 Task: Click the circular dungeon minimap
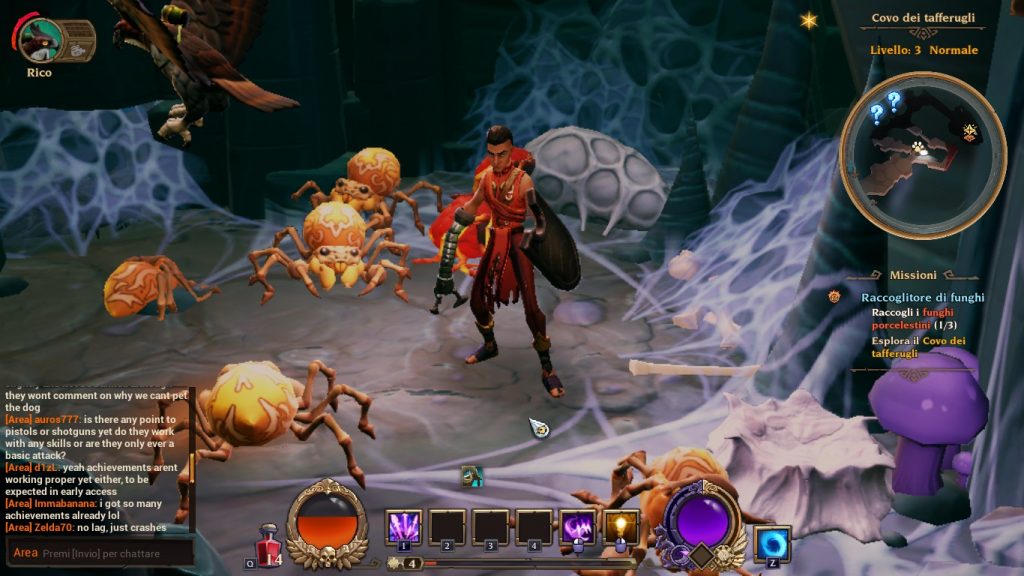pyautogui.click(x=922, y=155)
